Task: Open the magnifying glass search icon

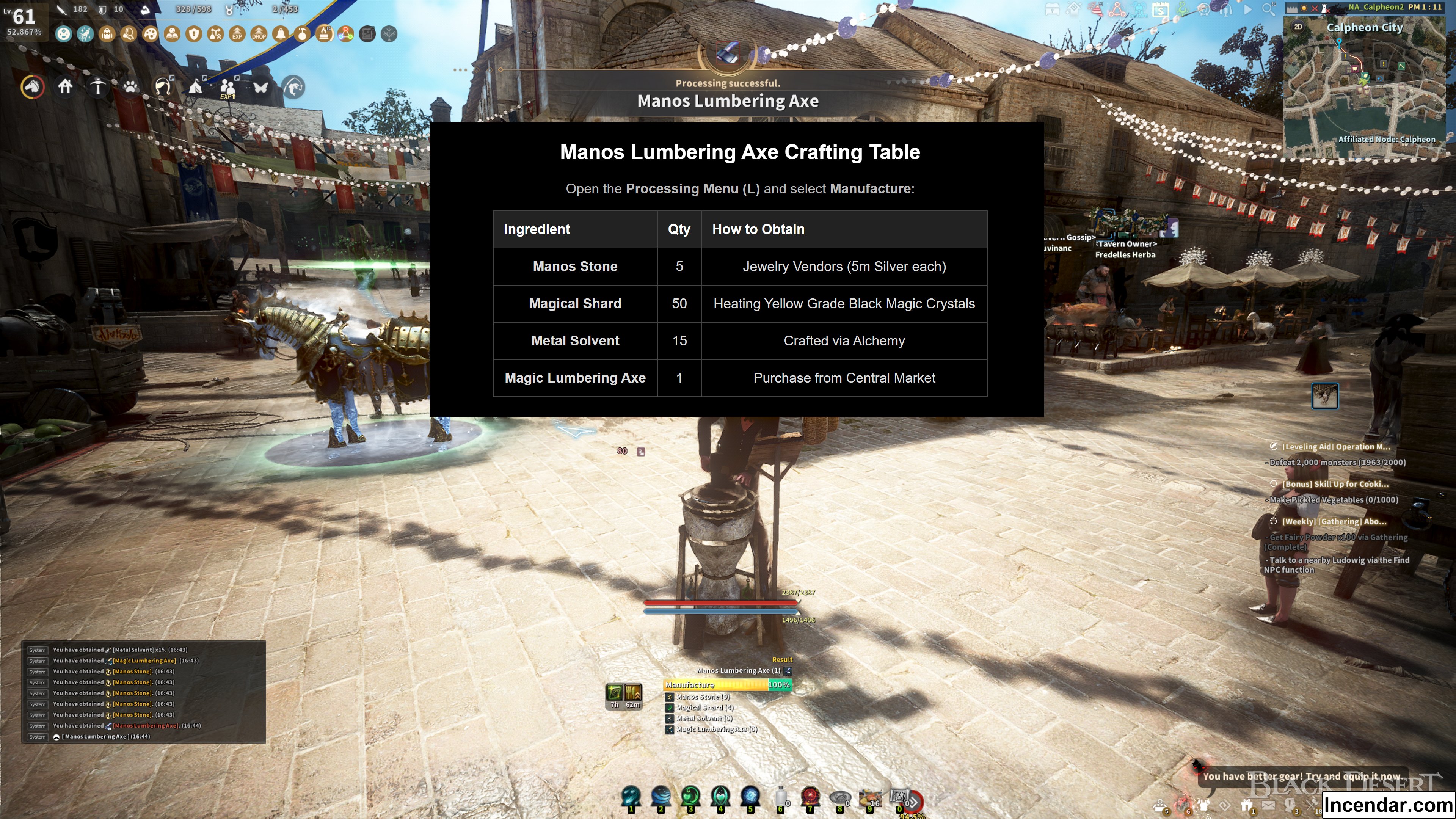Action: (x=1268, y=9)
